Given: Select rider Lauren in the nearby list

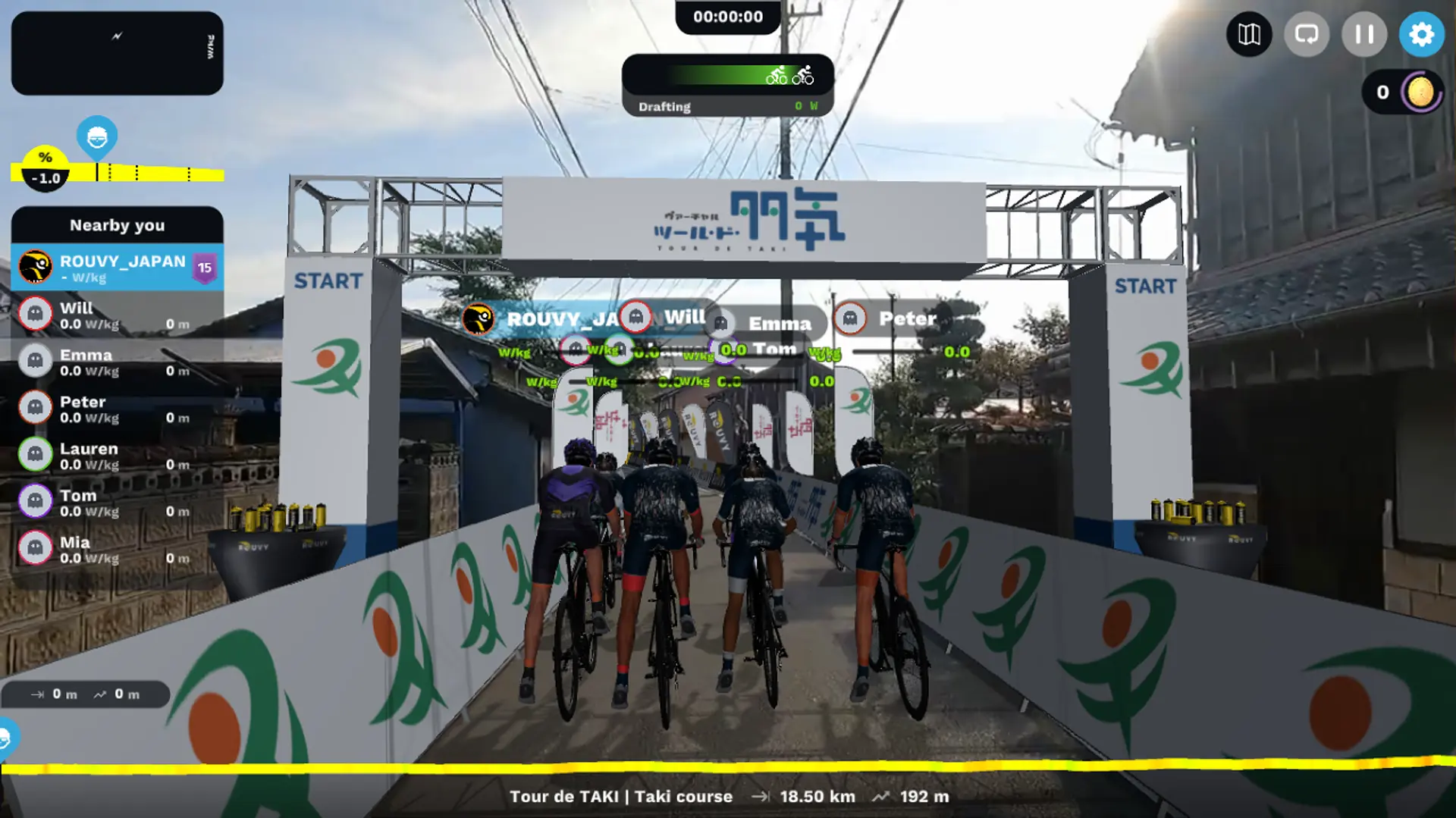Looking at the screenshot, I should tap(117, 456).
